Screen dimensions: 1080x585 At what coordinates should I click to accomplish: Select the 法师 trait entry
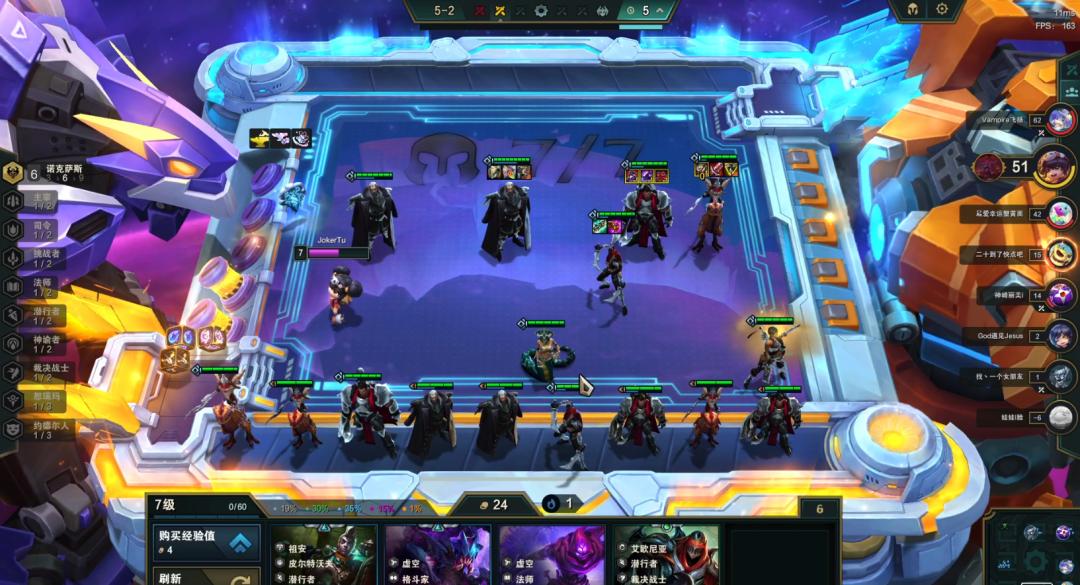click(x=40, y=287)
